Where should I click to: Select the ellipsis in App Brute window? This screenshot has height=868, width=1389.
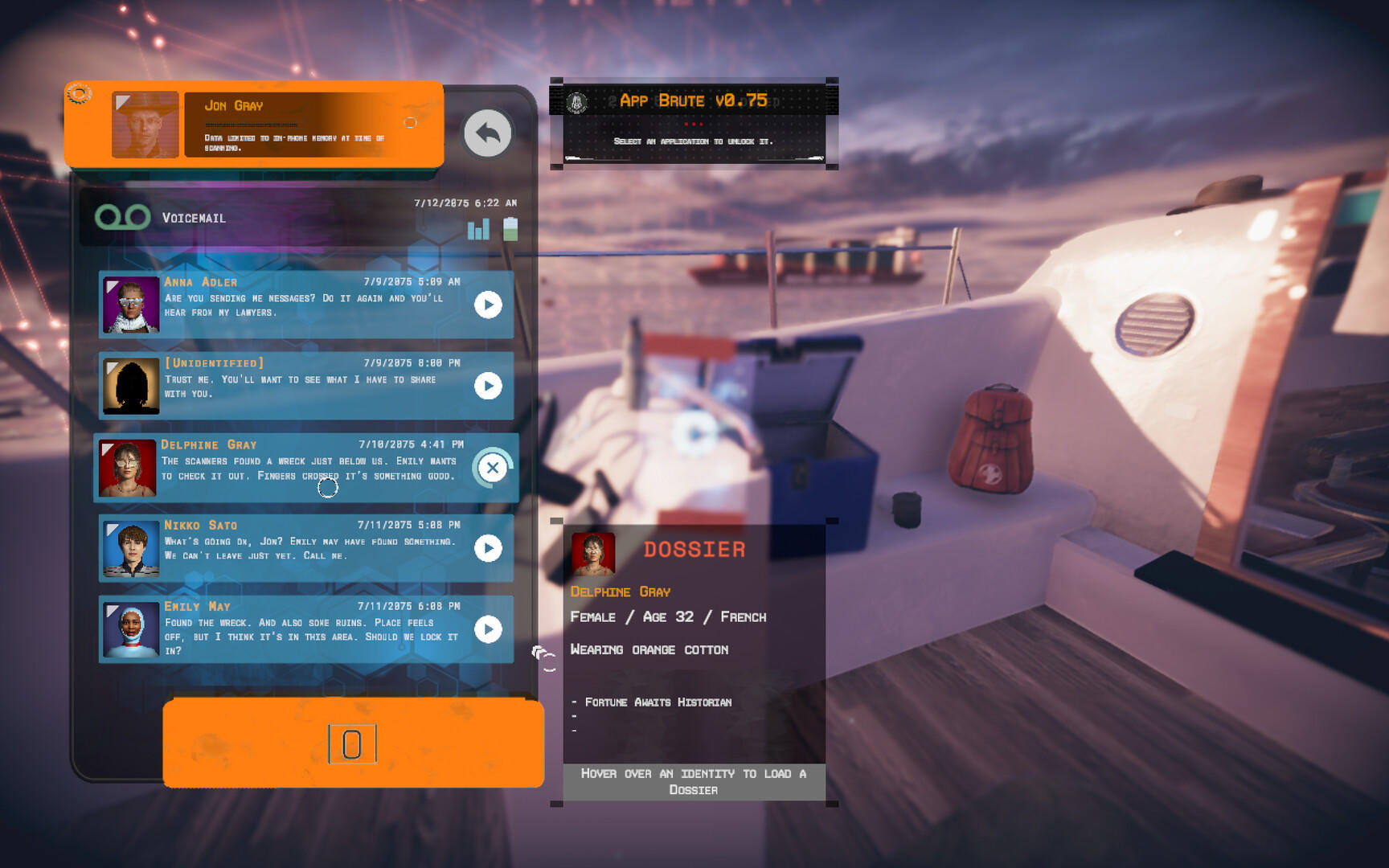click(693, 124)
